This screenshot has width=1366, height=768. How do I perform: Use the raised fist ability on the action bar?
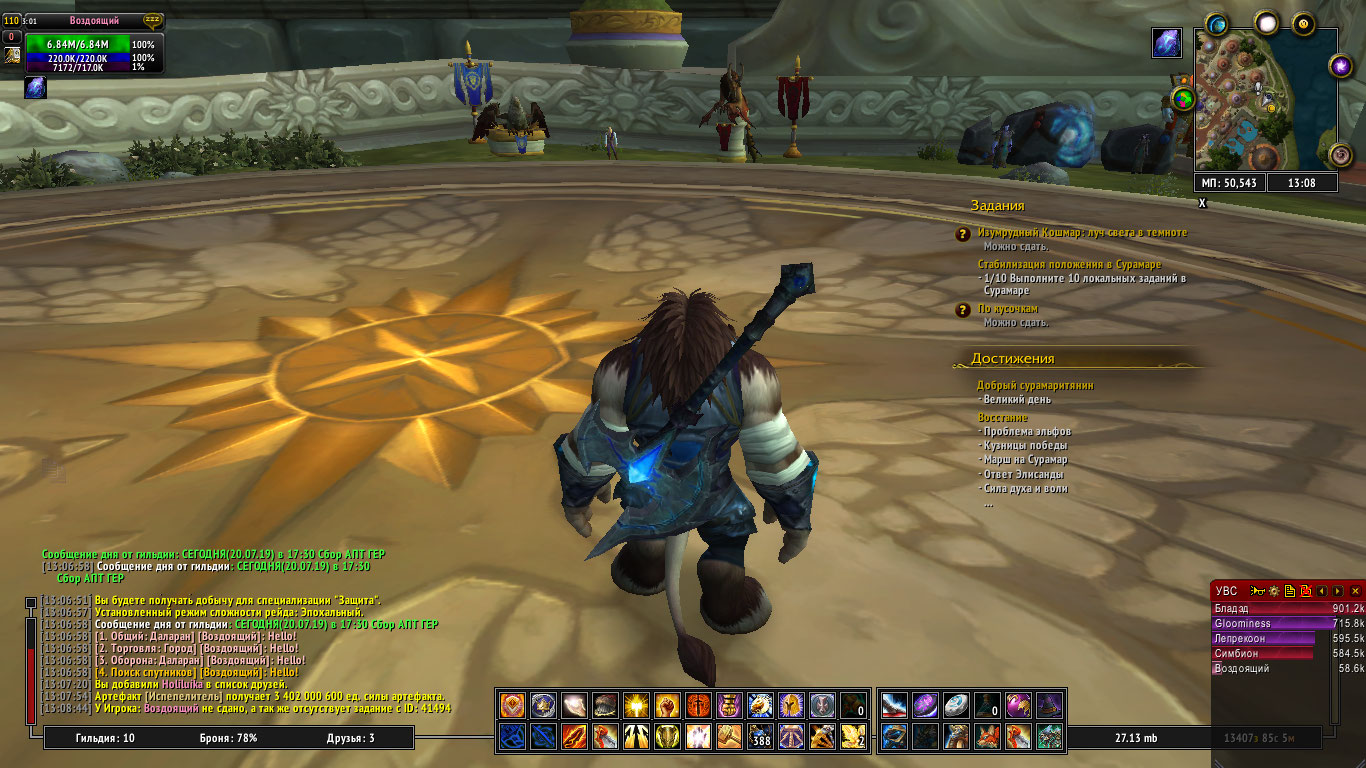coord(667,705)
